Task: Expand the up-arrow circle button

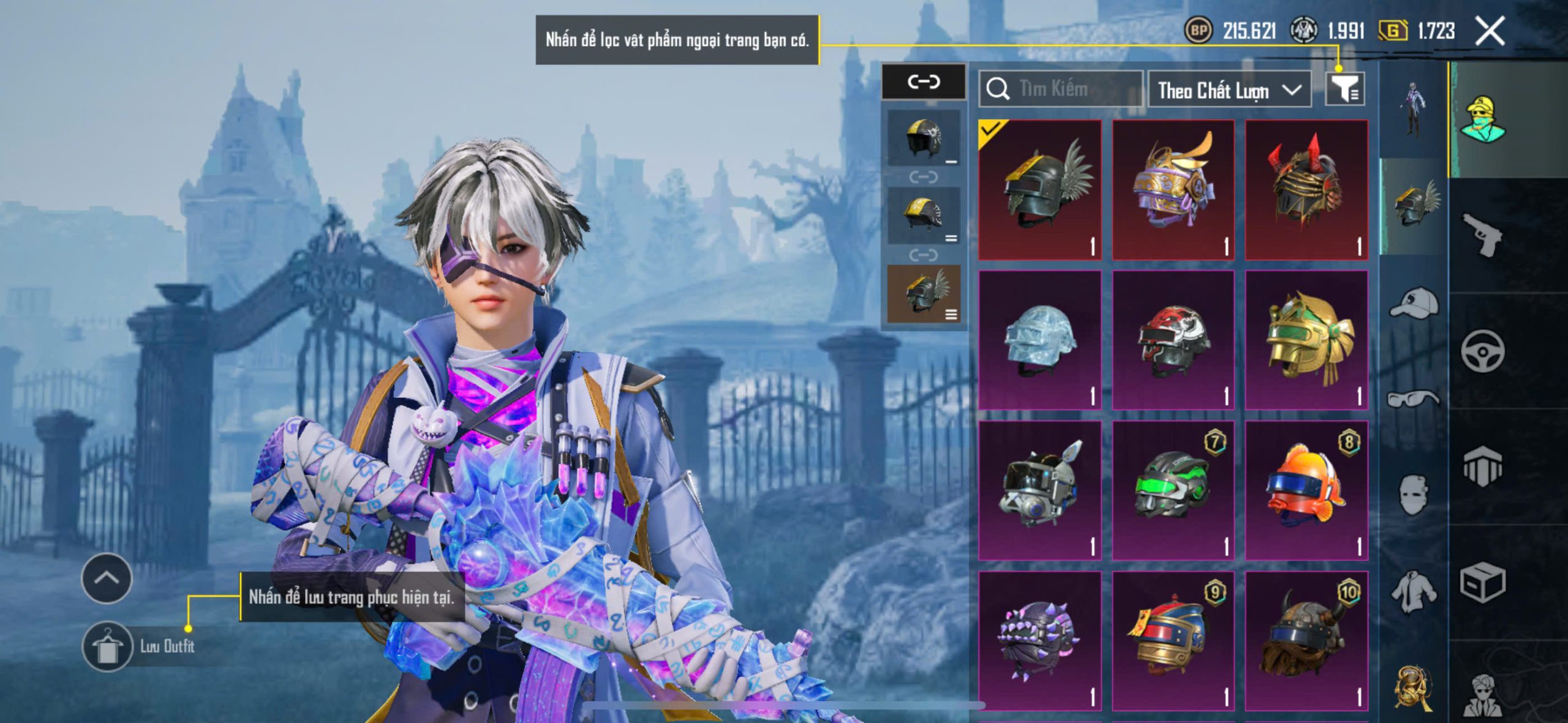Action: point(107,579)
